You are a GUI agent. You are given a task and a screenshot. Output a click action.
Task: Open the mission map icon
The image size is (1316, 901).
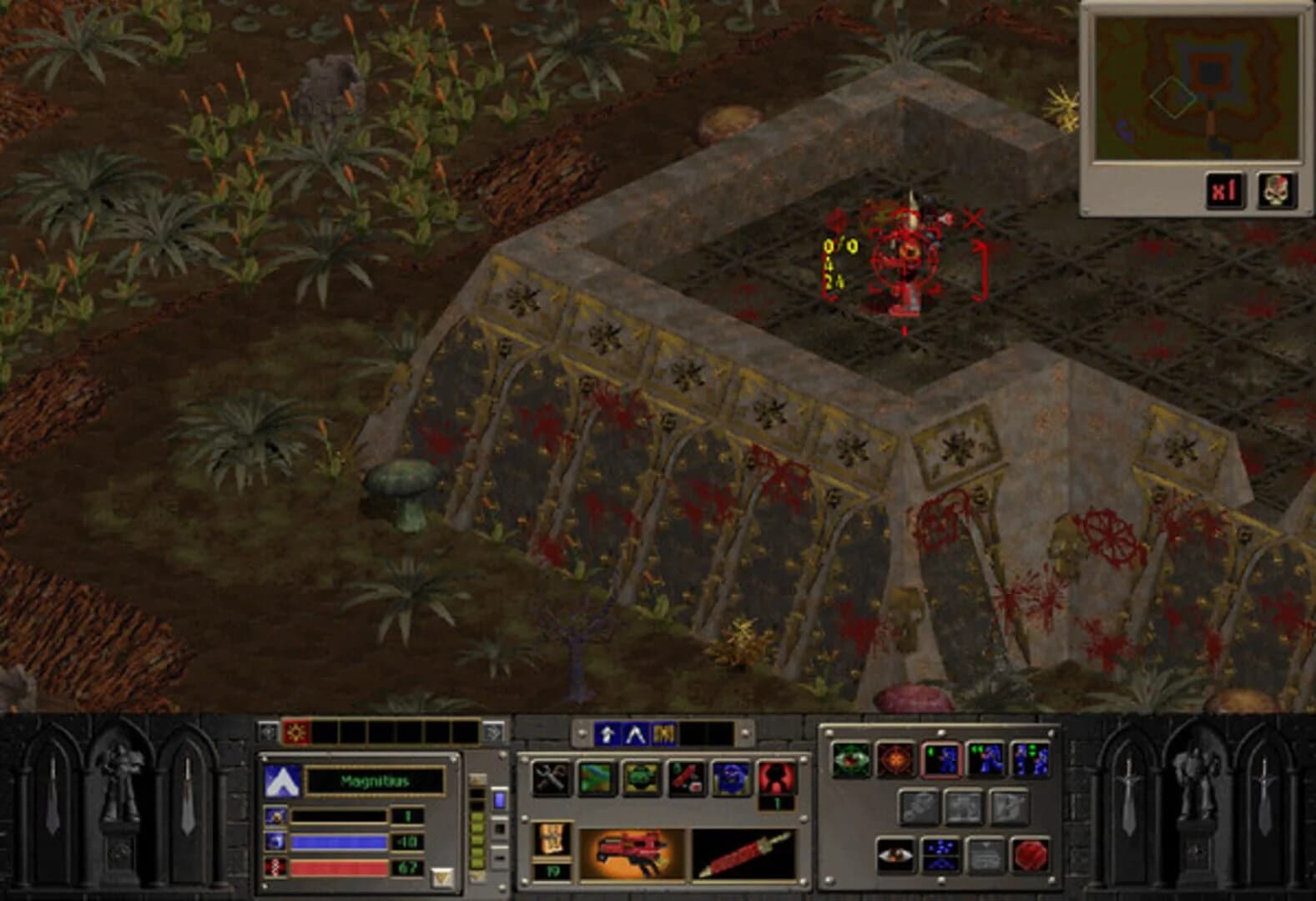click(x=597, y=778)
